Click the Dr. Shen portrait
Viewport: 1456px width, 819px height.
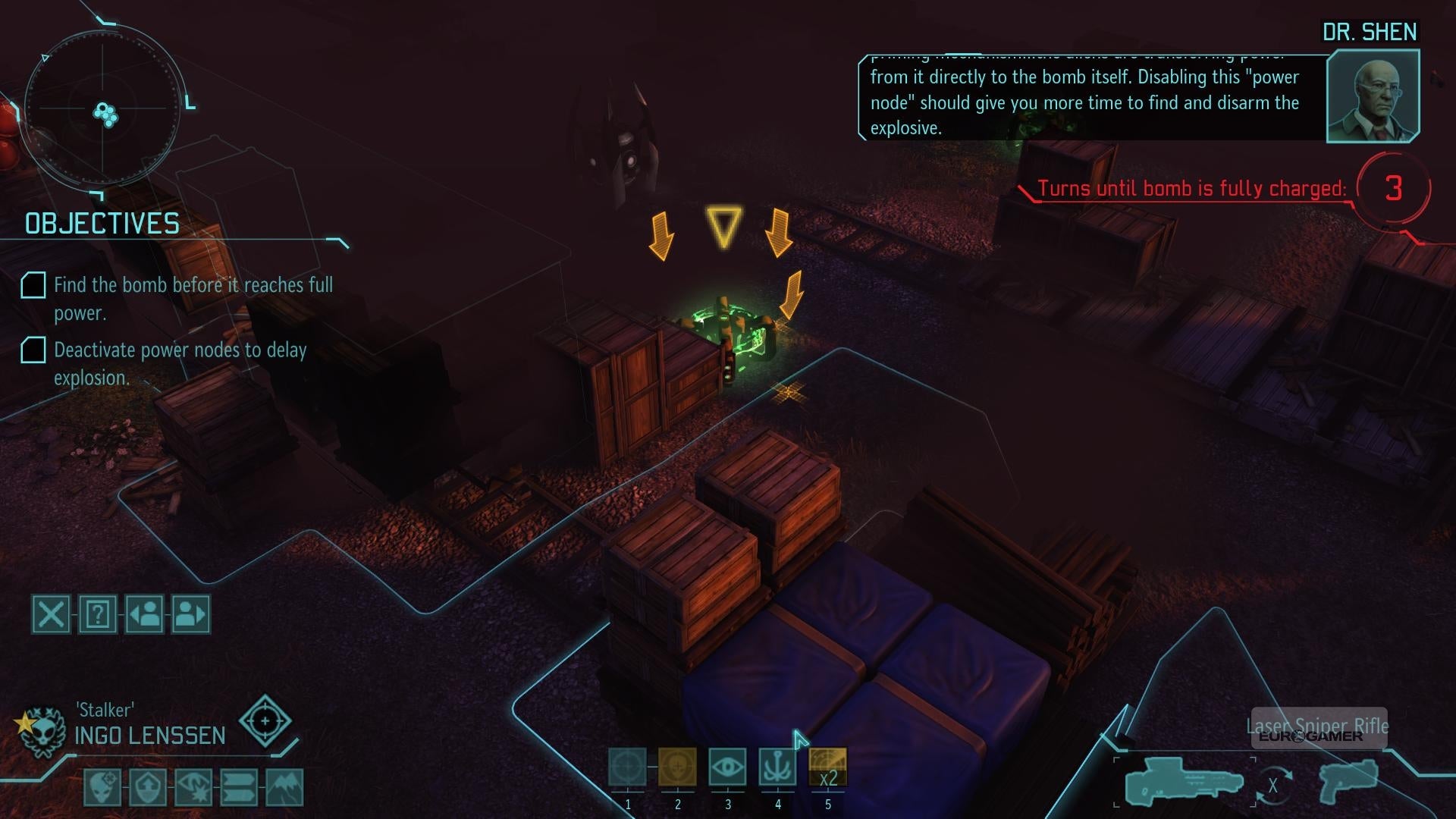pyautogui.click(x=1373, y=96)
